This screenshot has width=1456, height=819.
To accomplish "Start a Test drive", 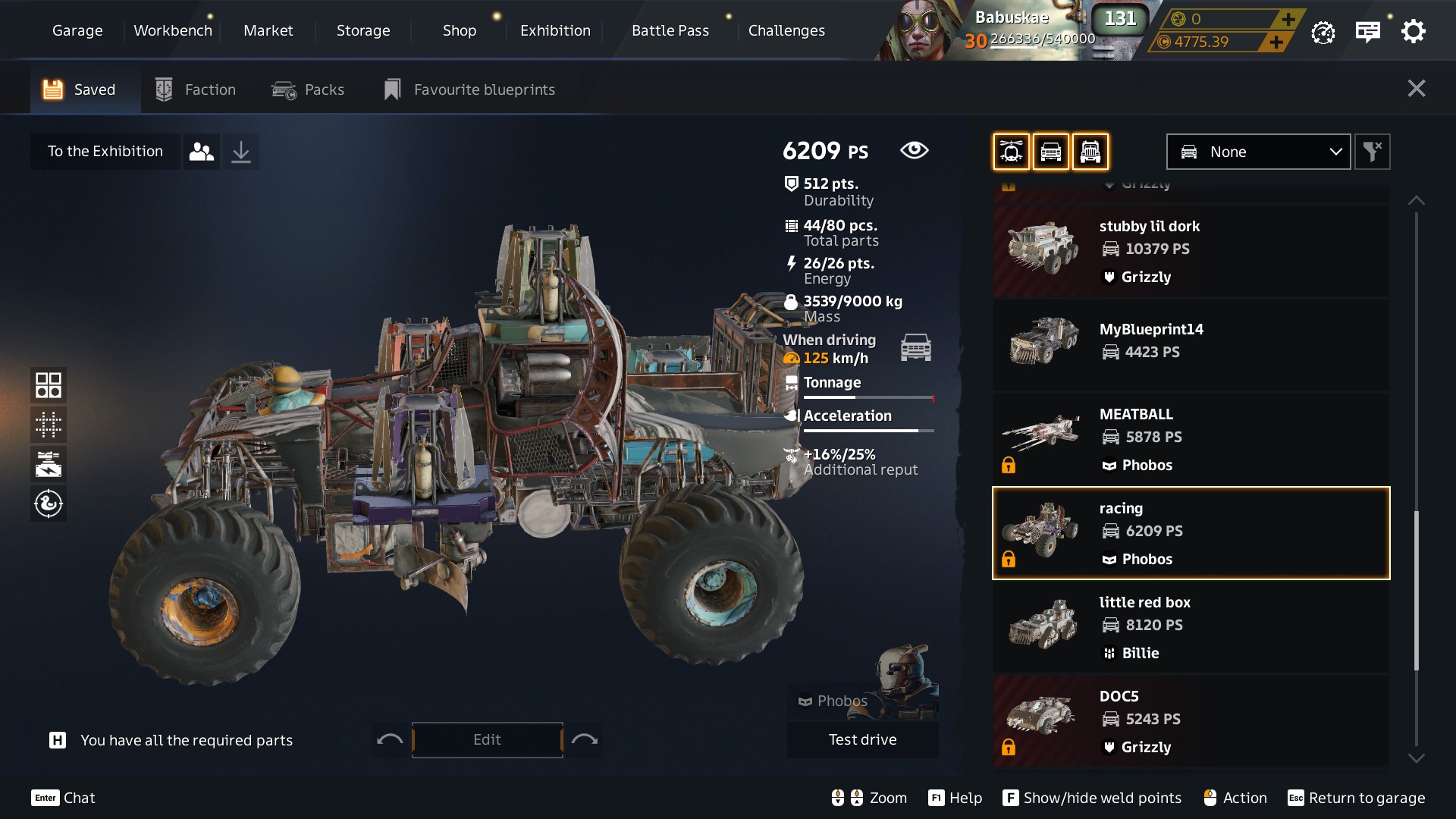I will coord(862,739).
